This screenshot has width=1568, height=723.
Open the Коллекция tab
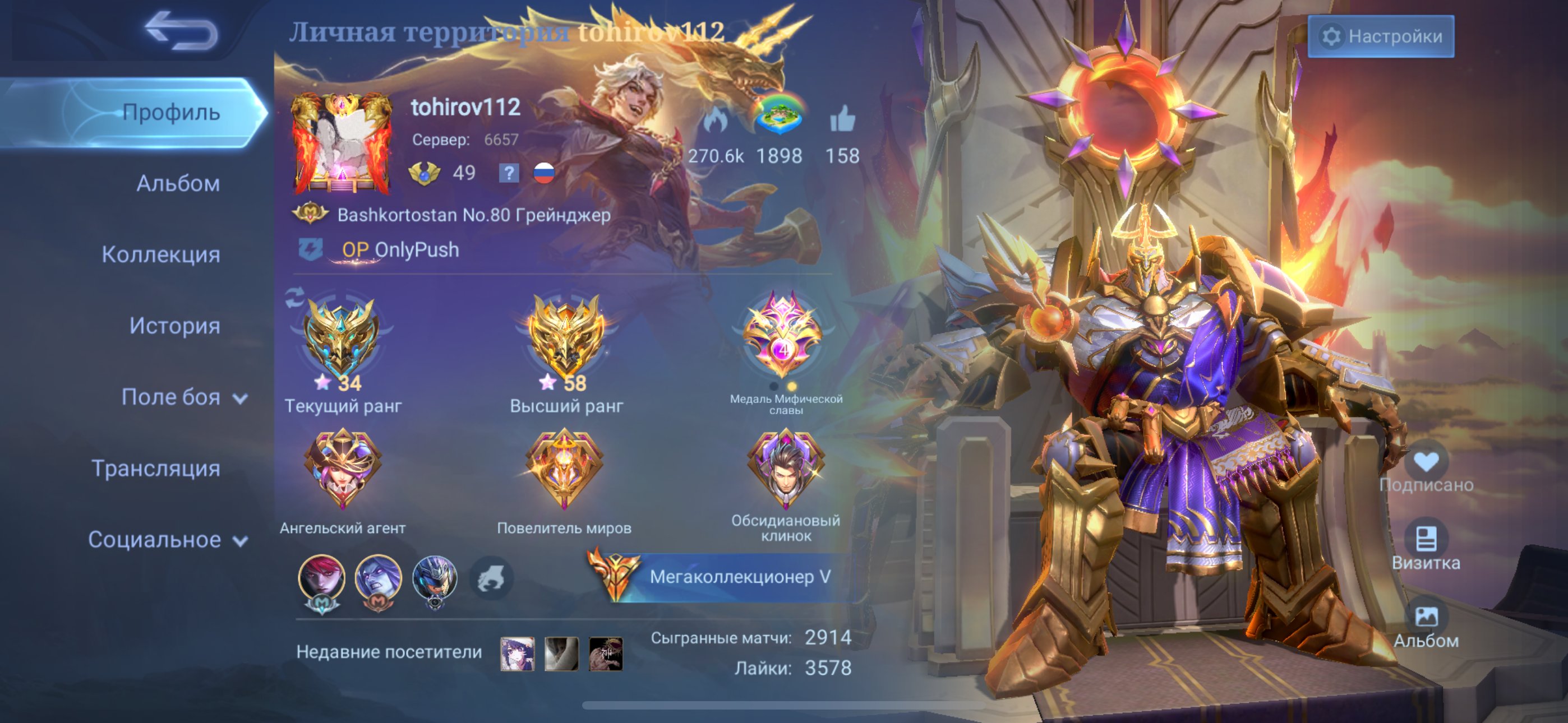pyautogui.click(x=161, y=255)
